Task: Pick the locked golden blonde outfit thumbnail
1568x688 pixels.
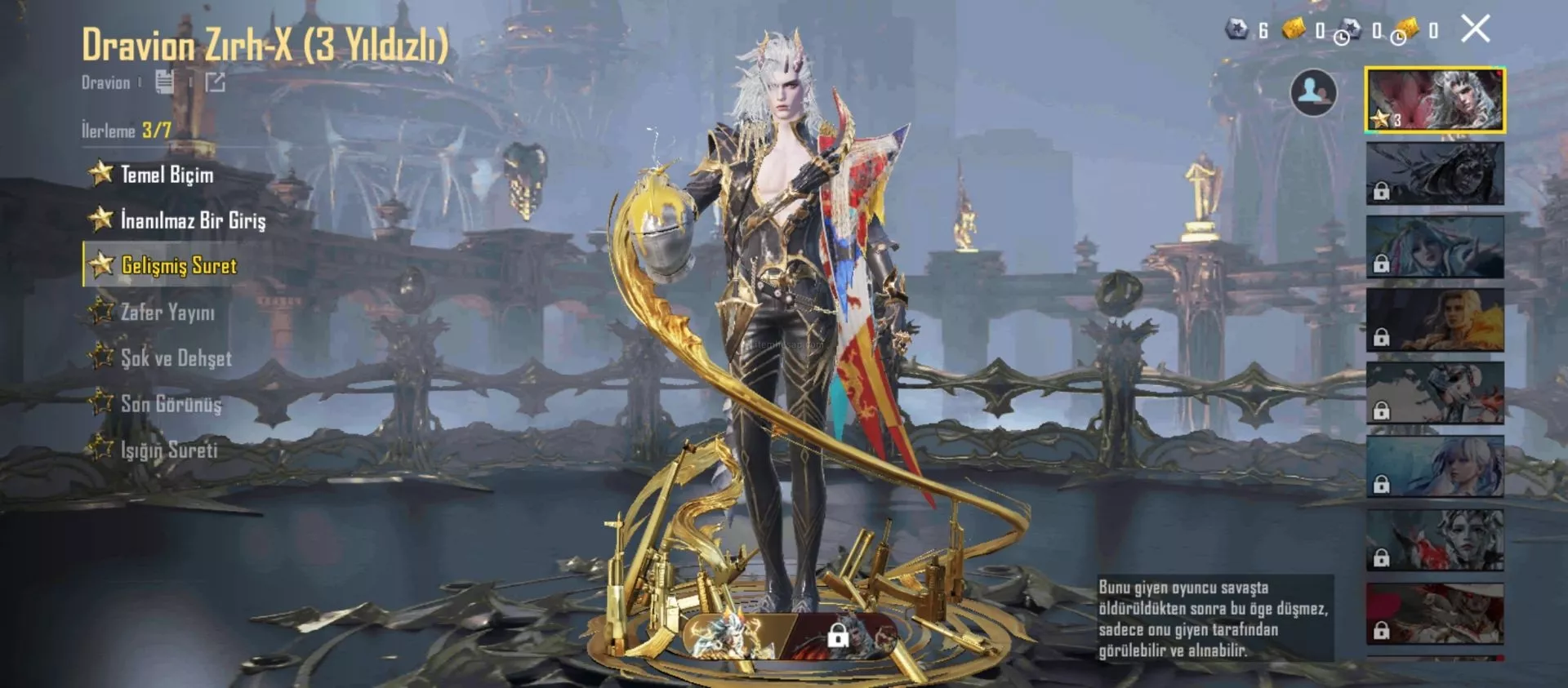Action: [1435, 320]
